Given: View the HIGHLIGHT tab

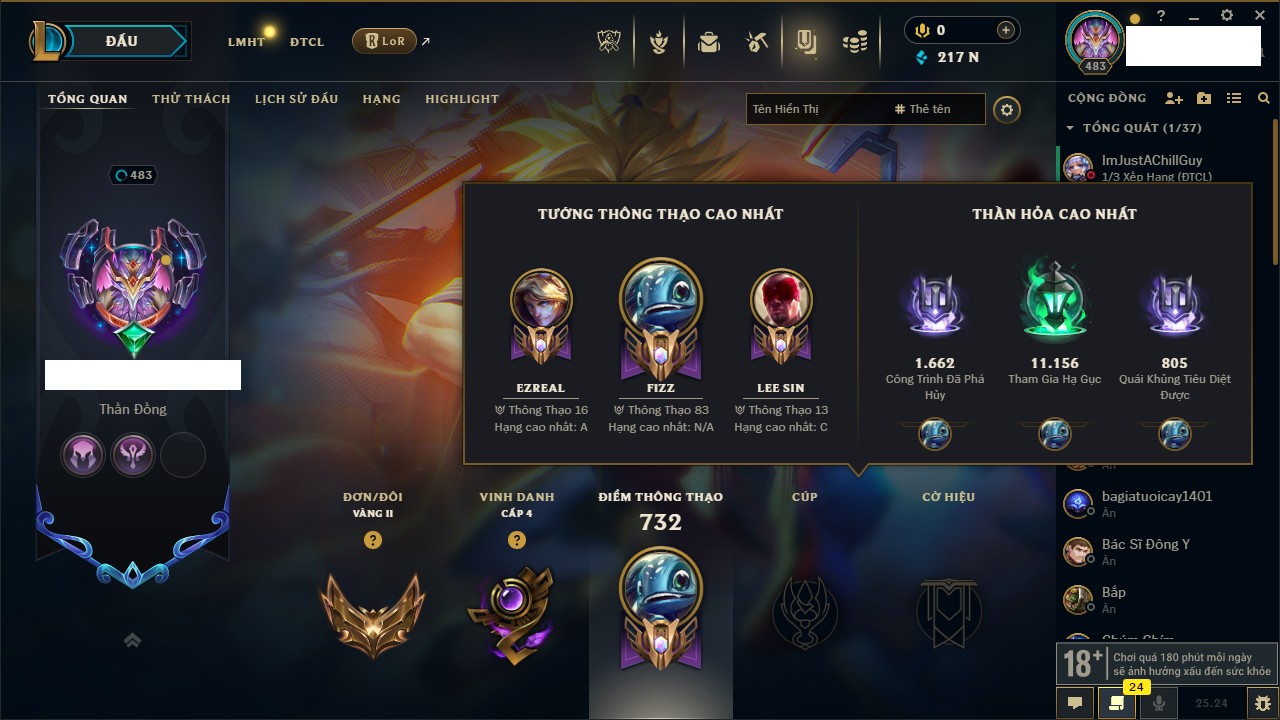Looking at the screenshot, I should coord(461,99).
